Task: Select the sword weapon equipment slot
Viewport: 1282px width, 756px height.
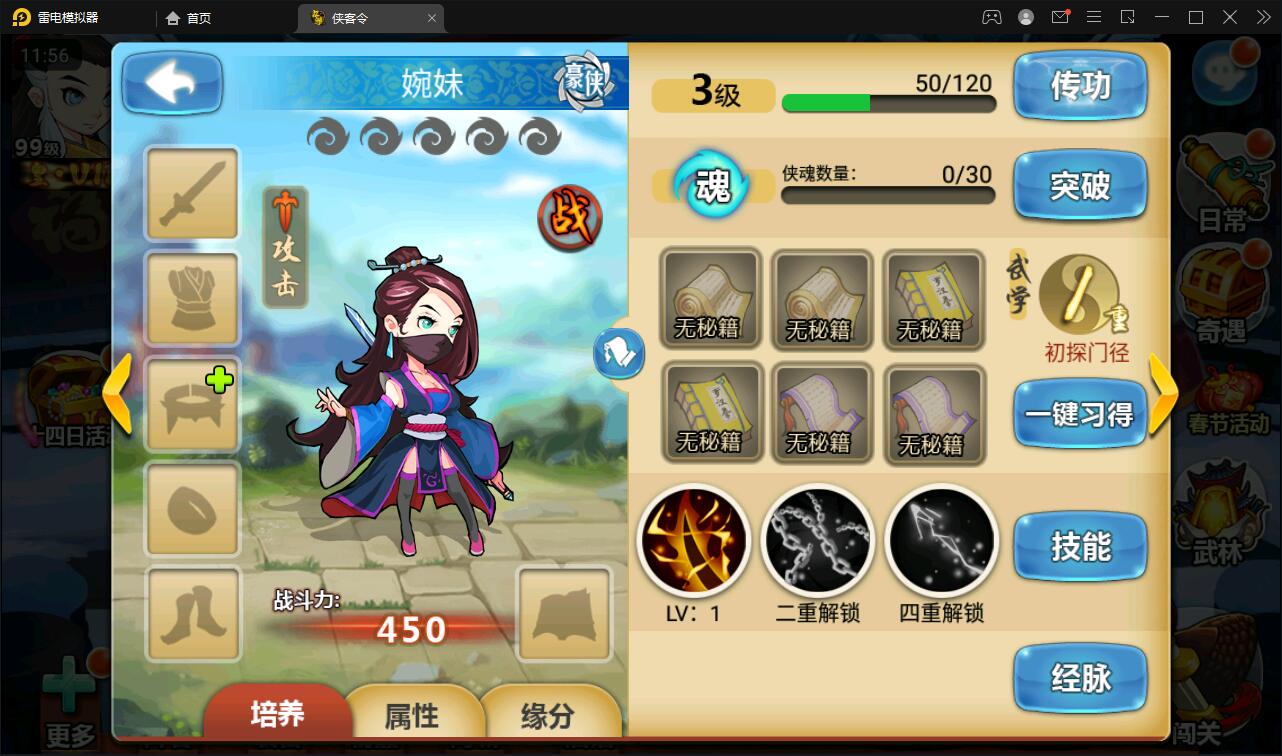Action: click(x=192, y=194)
